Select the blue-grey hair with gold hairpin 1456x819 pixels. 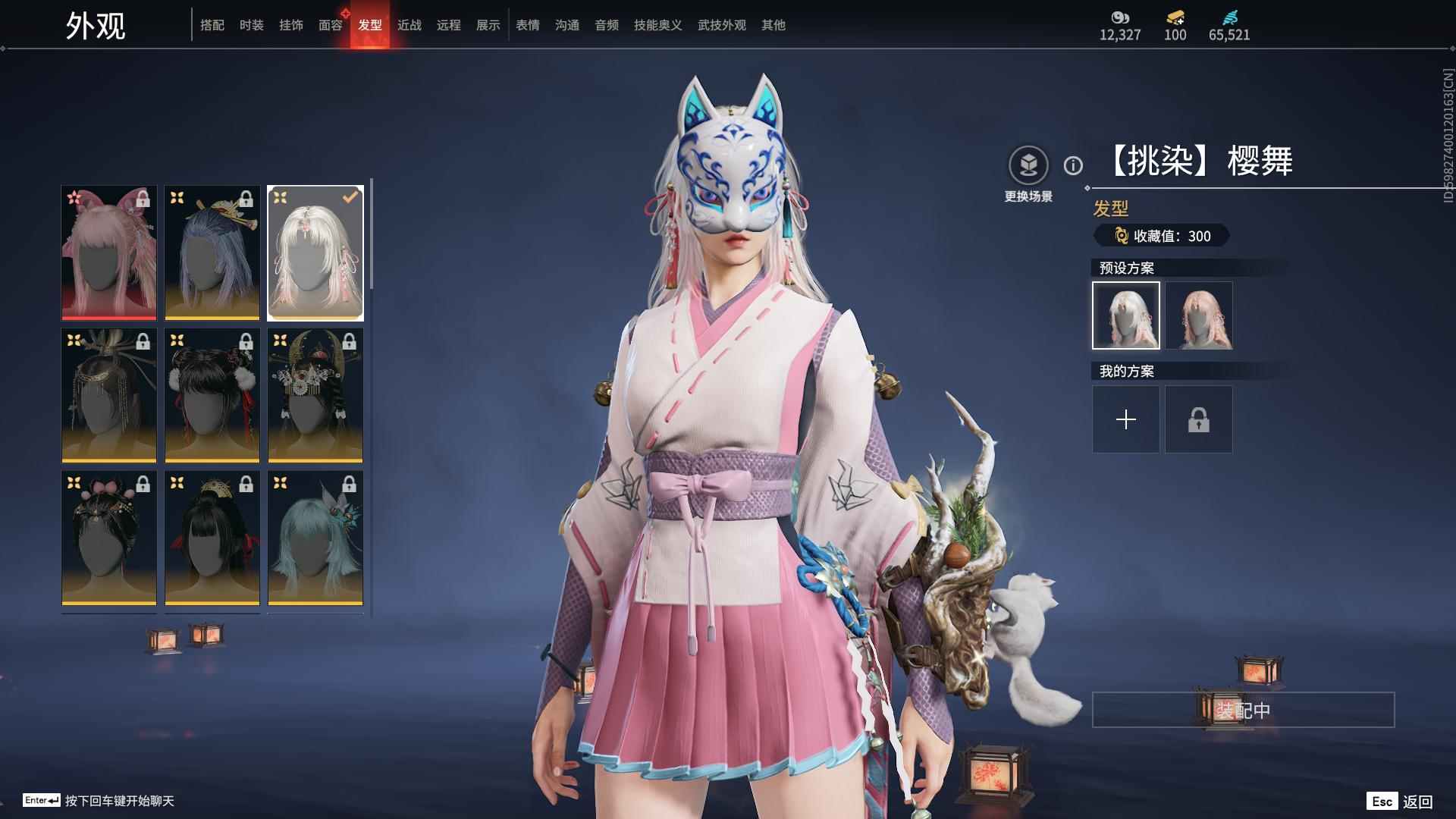pos(212,253)
